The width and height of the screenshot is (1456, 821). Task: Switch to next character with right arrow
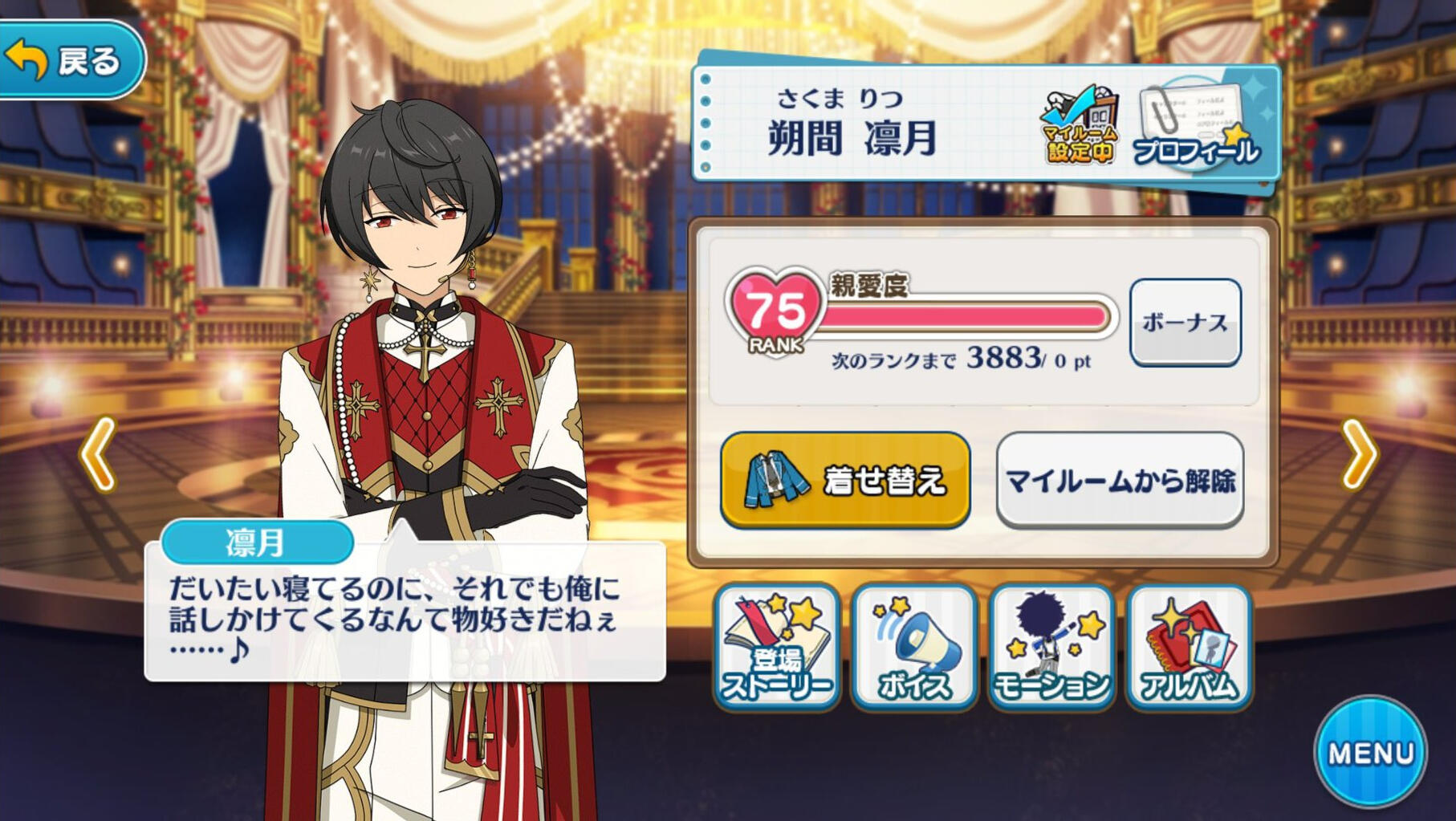point(1359,454)
